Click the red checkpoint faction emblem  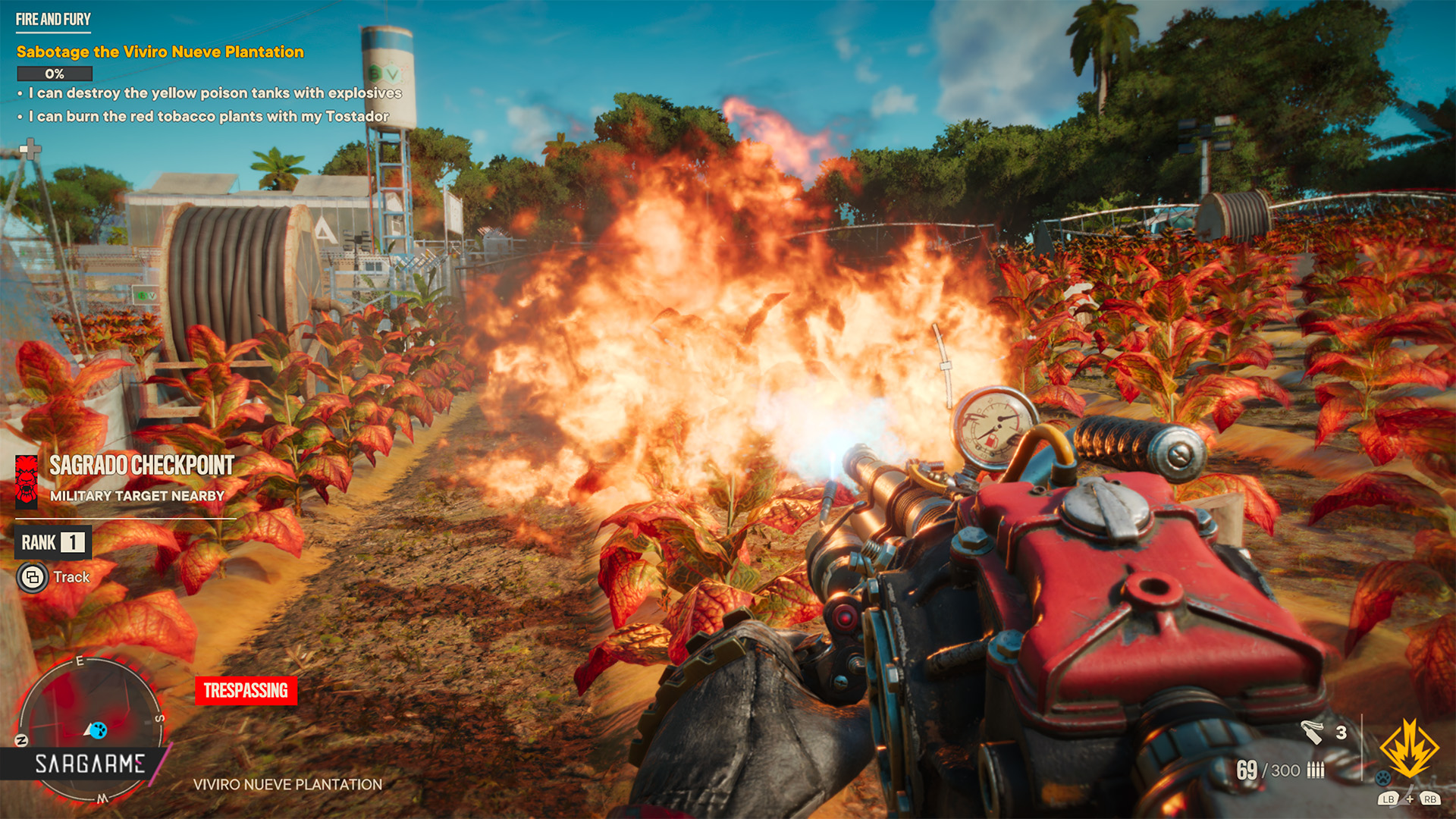(x=27, y=481)
